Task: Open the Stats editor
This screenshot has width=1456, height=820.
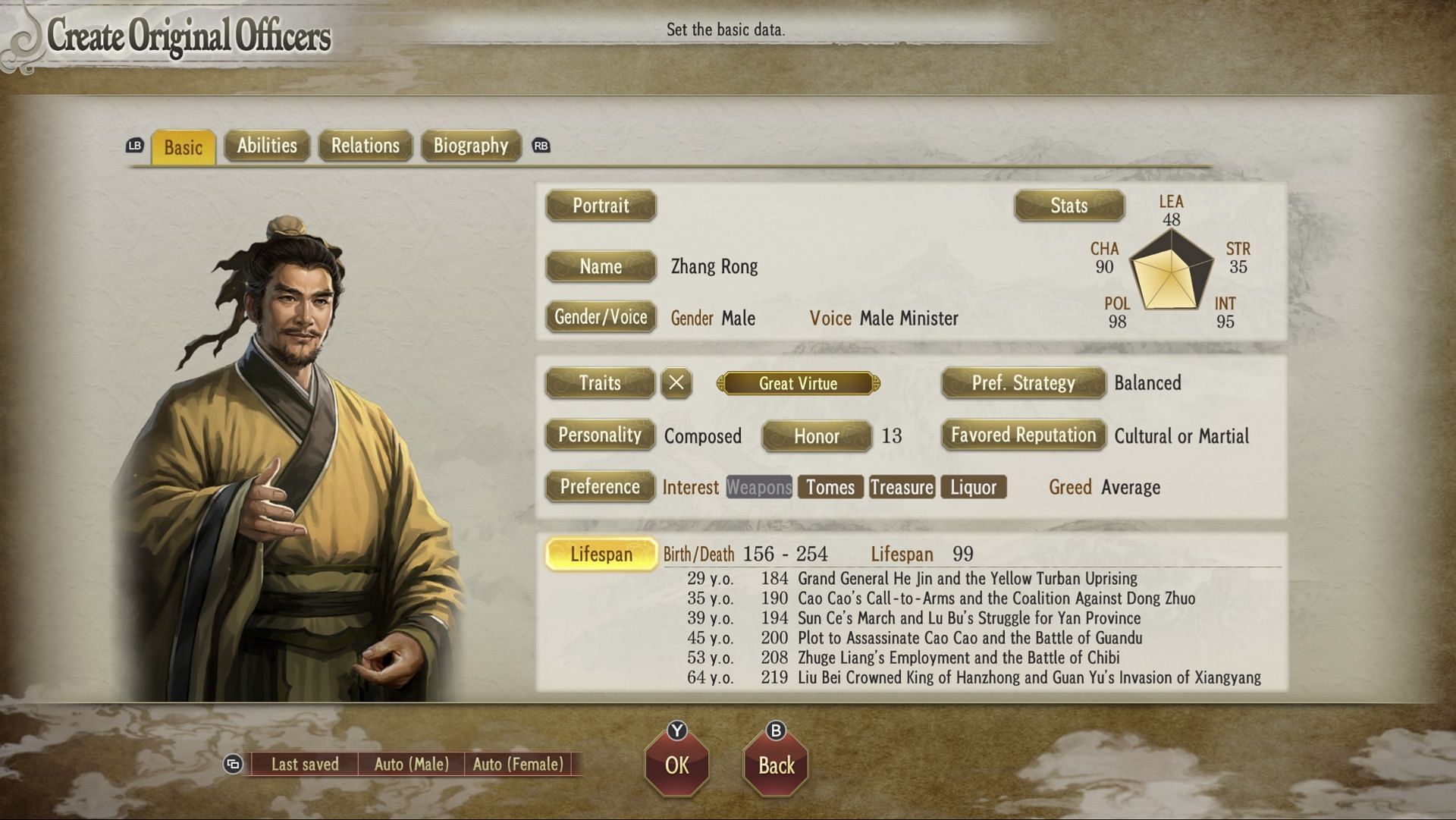Action: (x=1068, y=206)
